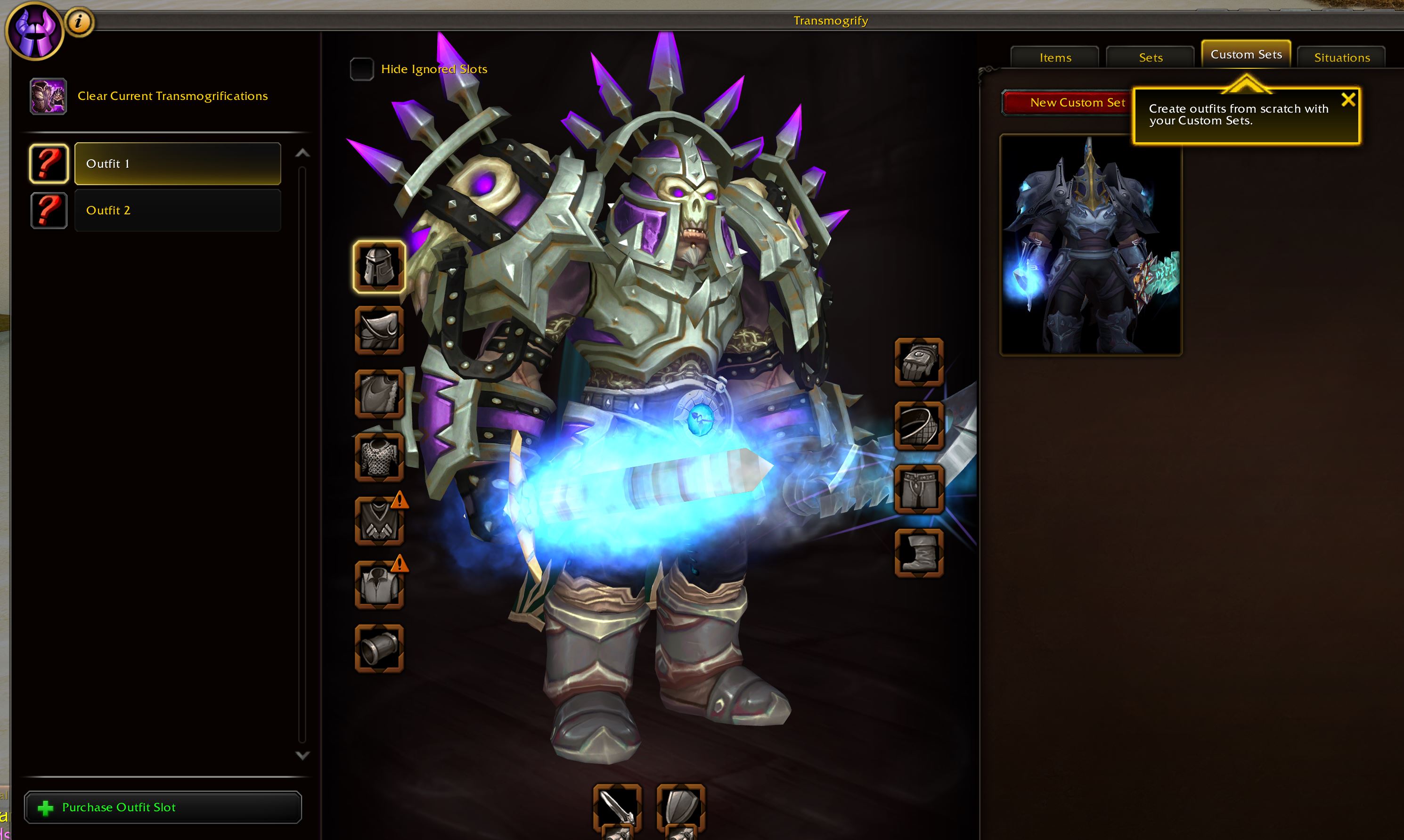Open the pants equipment slot
Viewport: 1404px width, 840px height.
point(918,489)
